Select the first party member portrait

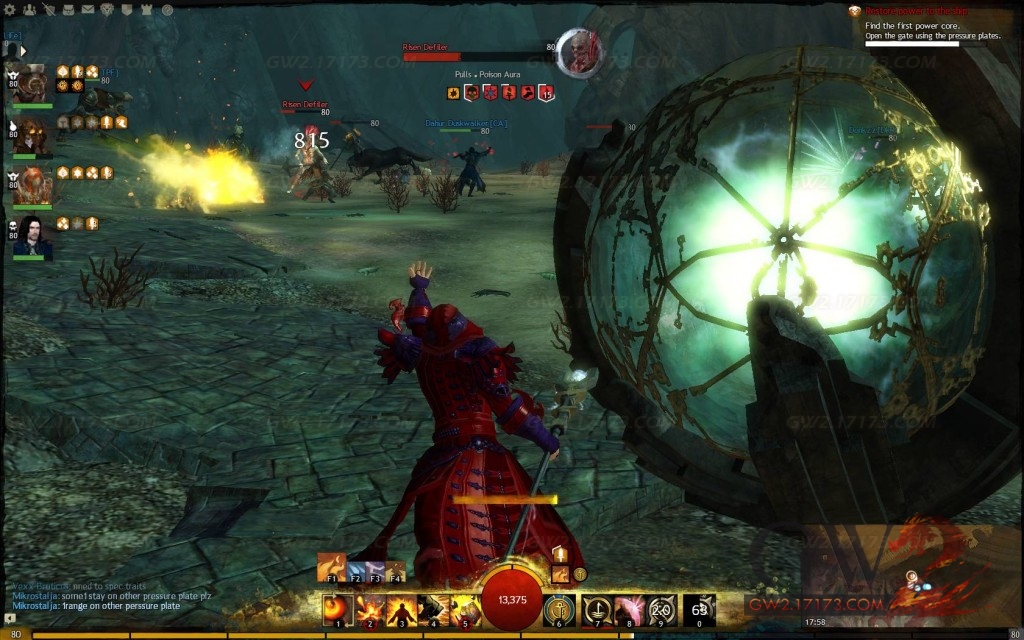click(33, 84)
